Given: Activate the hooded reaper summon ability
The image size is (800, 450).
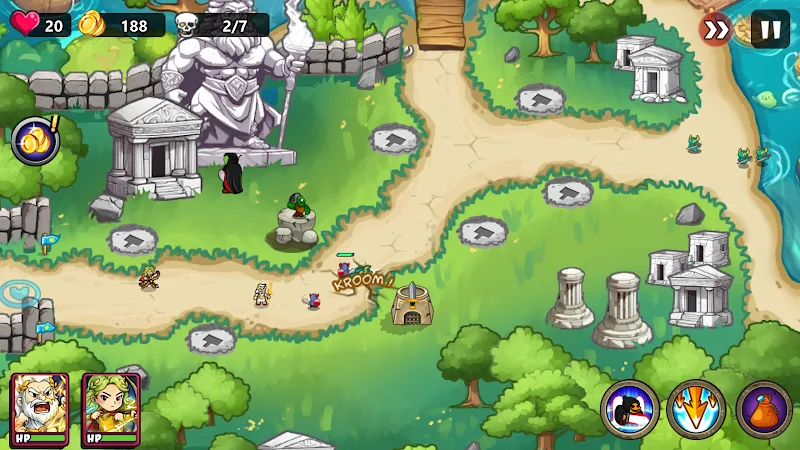Looking at the screenshot, I should pyautogui.click(x=630, y=410).
